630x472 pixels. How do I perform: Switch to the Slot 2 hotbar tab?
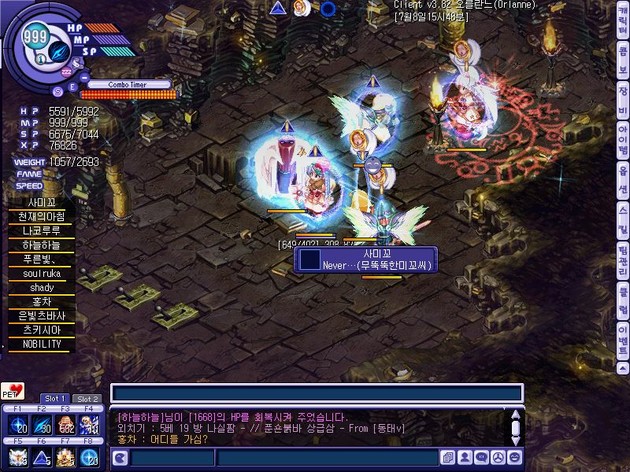88,399
